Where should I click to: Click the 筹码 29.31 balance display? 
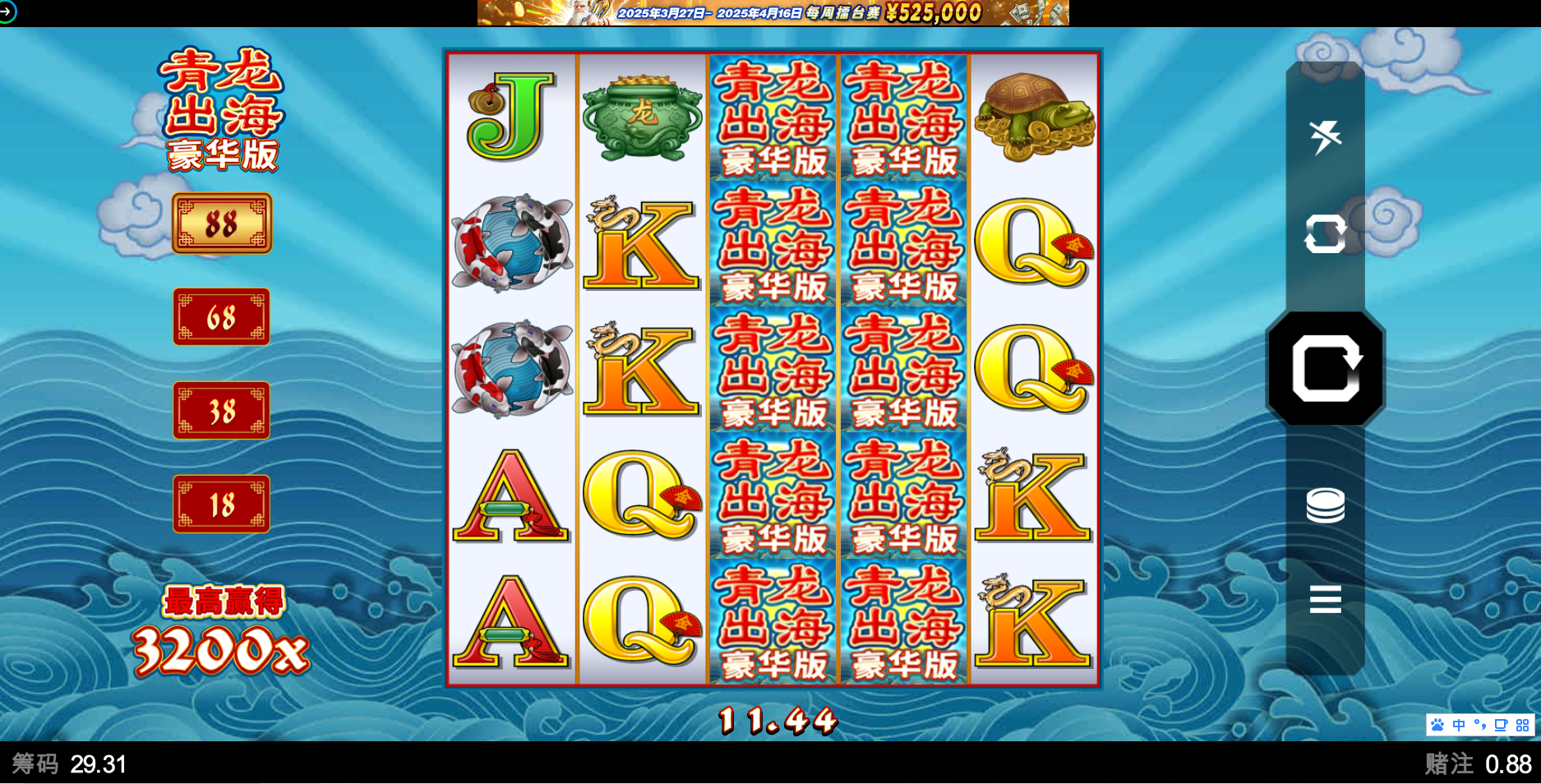point(70,763)
